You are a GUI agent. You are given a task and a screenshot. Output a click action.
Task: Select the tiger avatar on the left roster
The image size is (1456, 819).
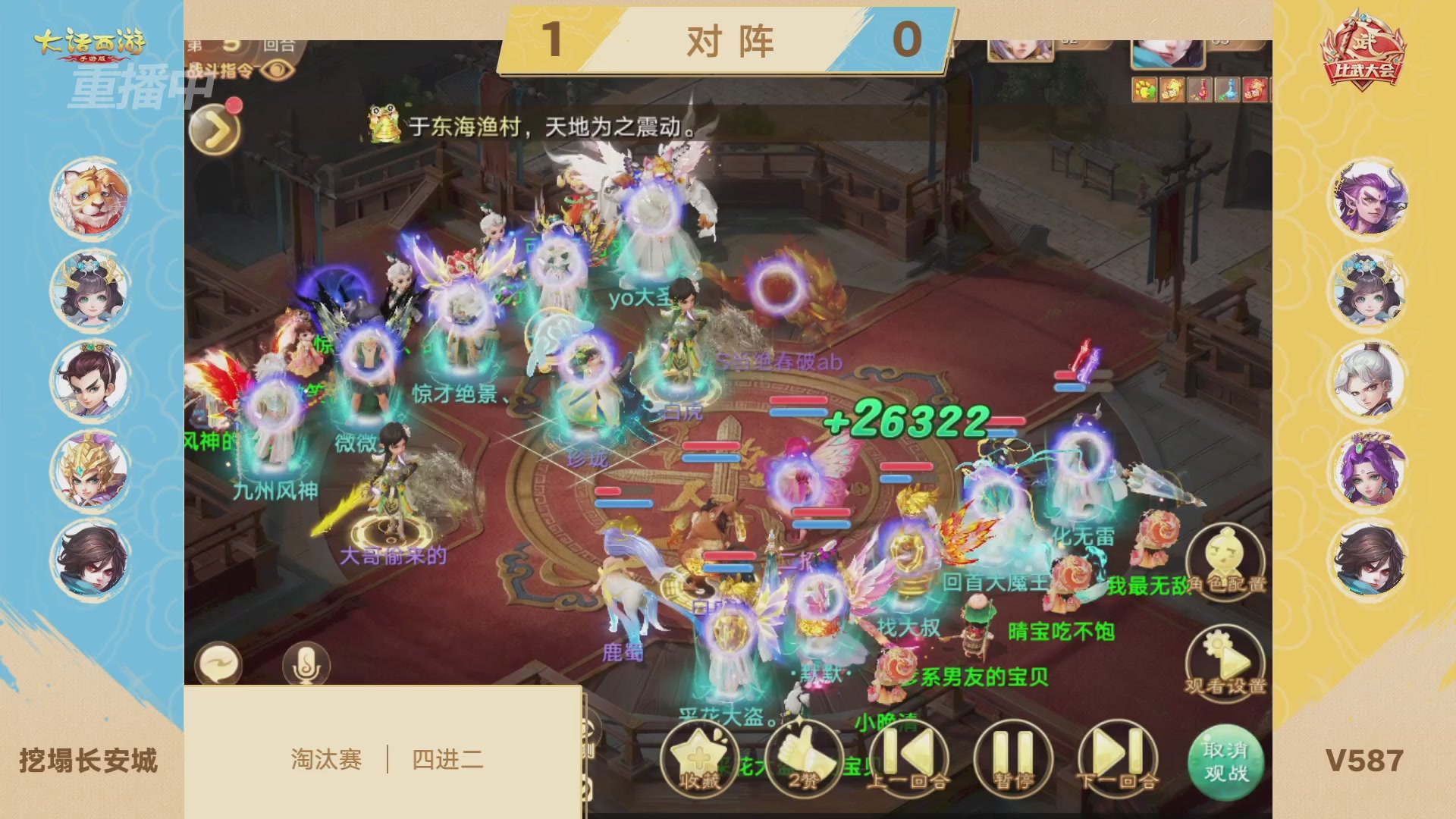91,196
